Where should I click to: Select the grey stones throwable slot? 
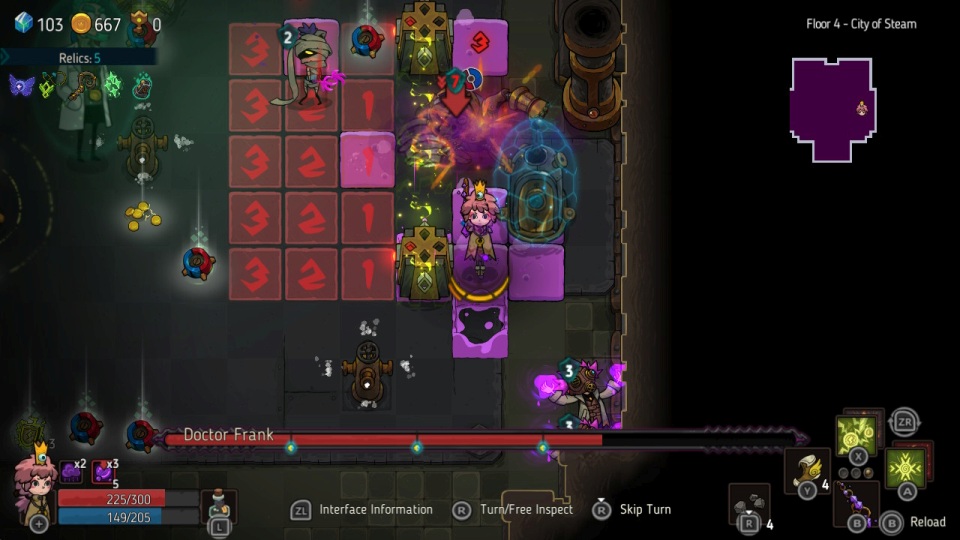(748, 503)
